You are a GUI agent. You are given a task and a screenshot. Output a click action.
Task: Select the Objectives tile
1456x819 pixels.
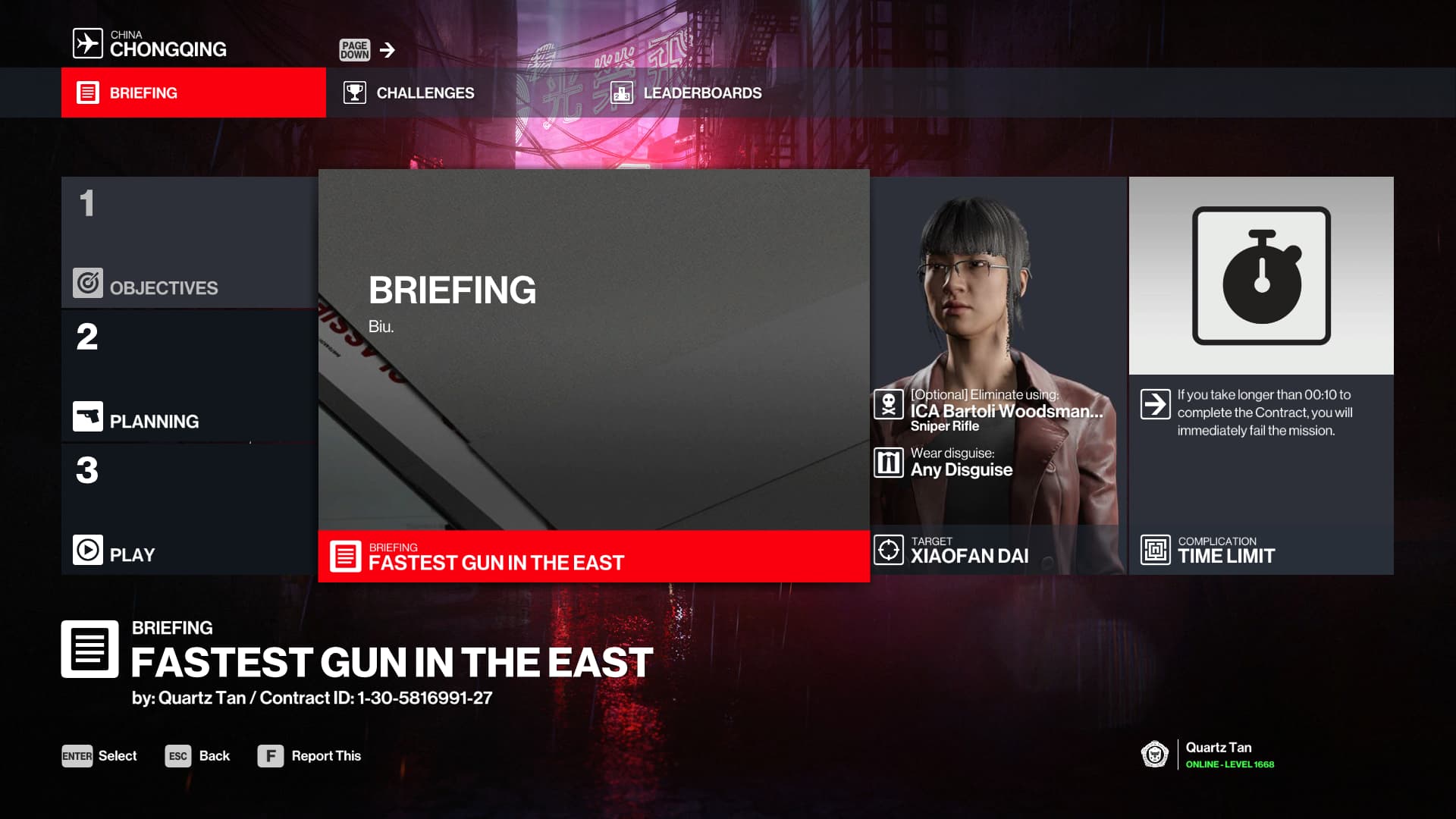tap(189, 243)
